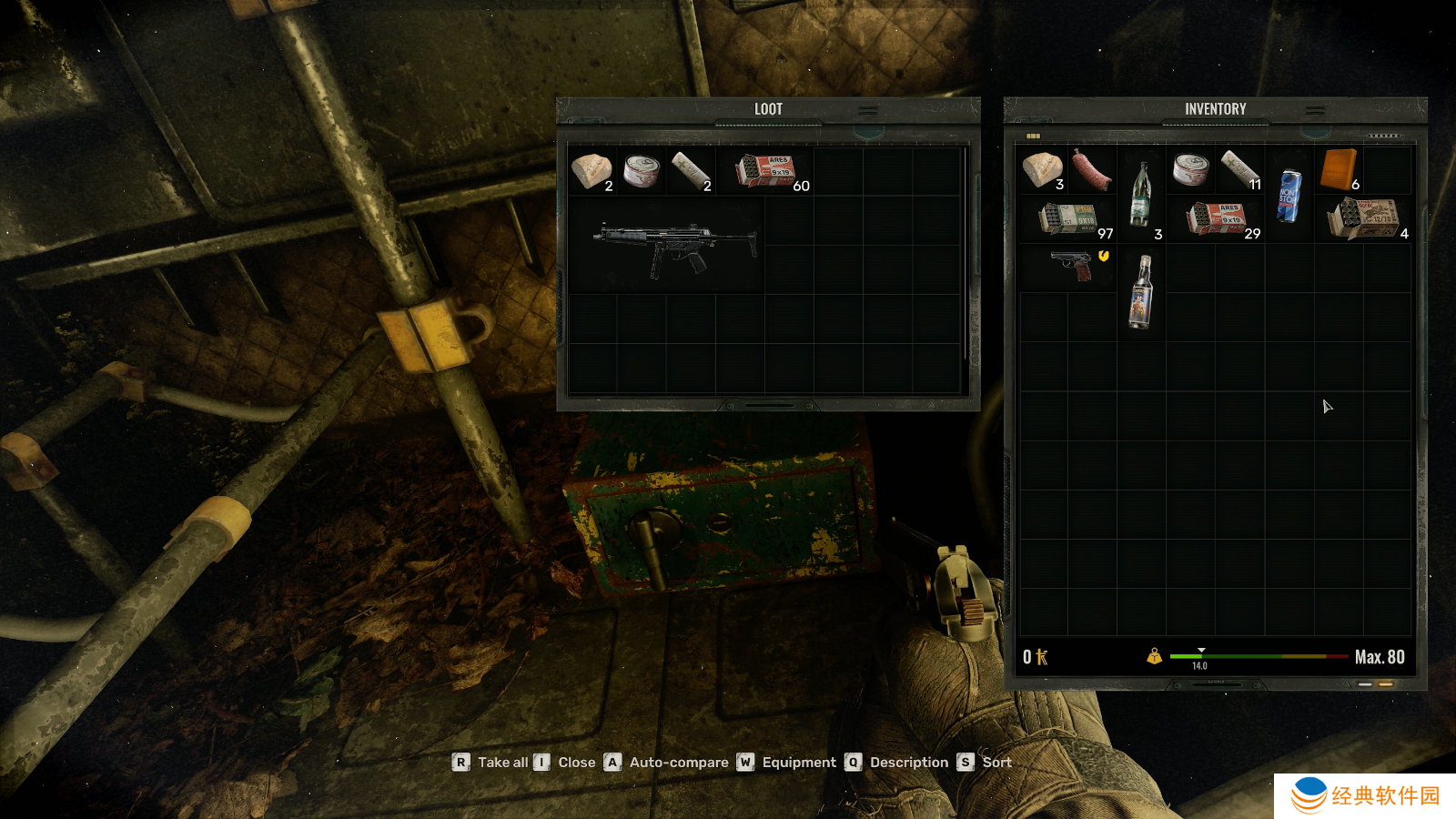Screen dimensions: 1456x819
Task: Select the submachine gun in the loot panel
Action: coord(675,246)
